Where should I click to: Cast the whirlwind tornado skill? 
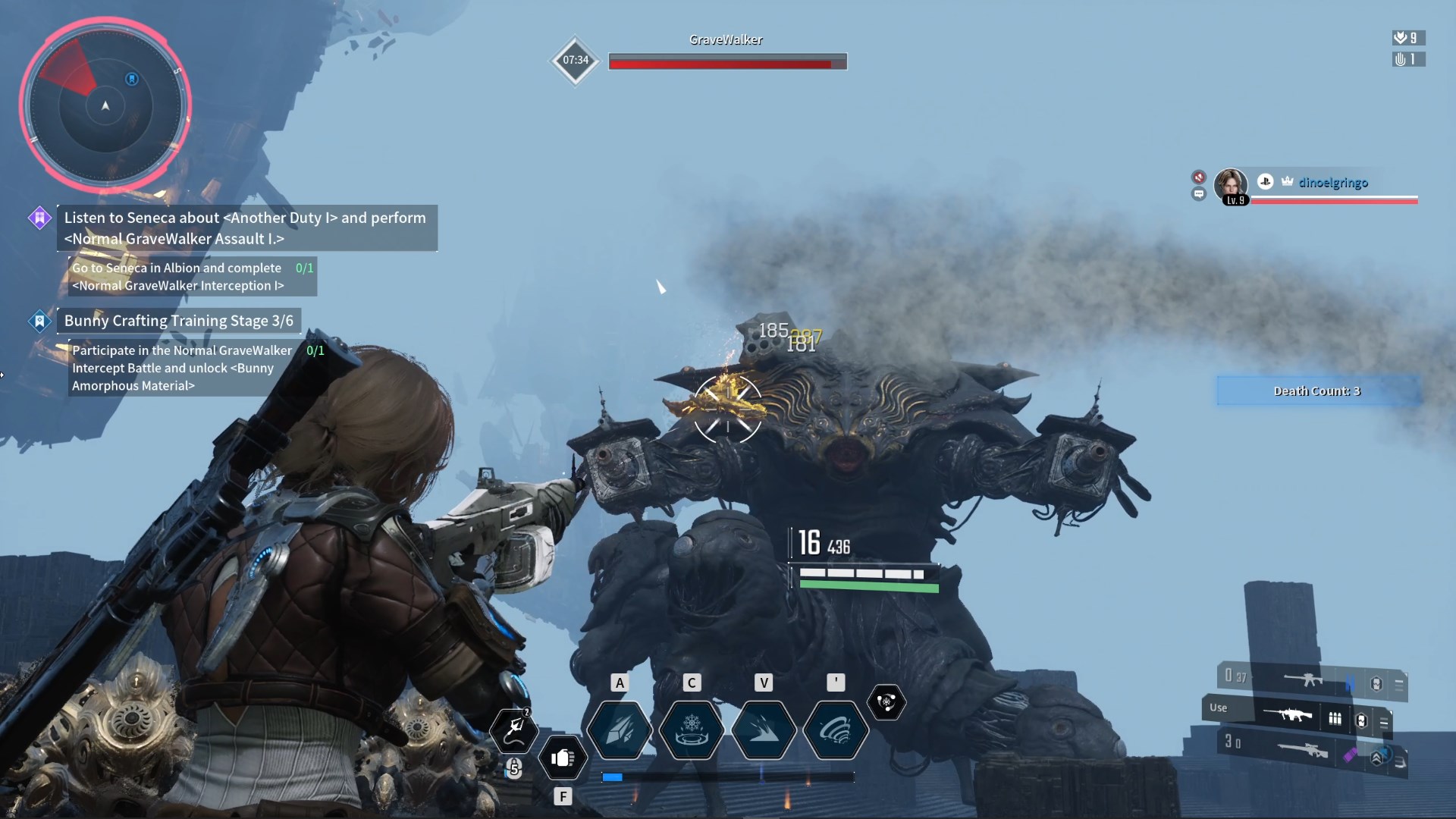[x=835, y=730]
